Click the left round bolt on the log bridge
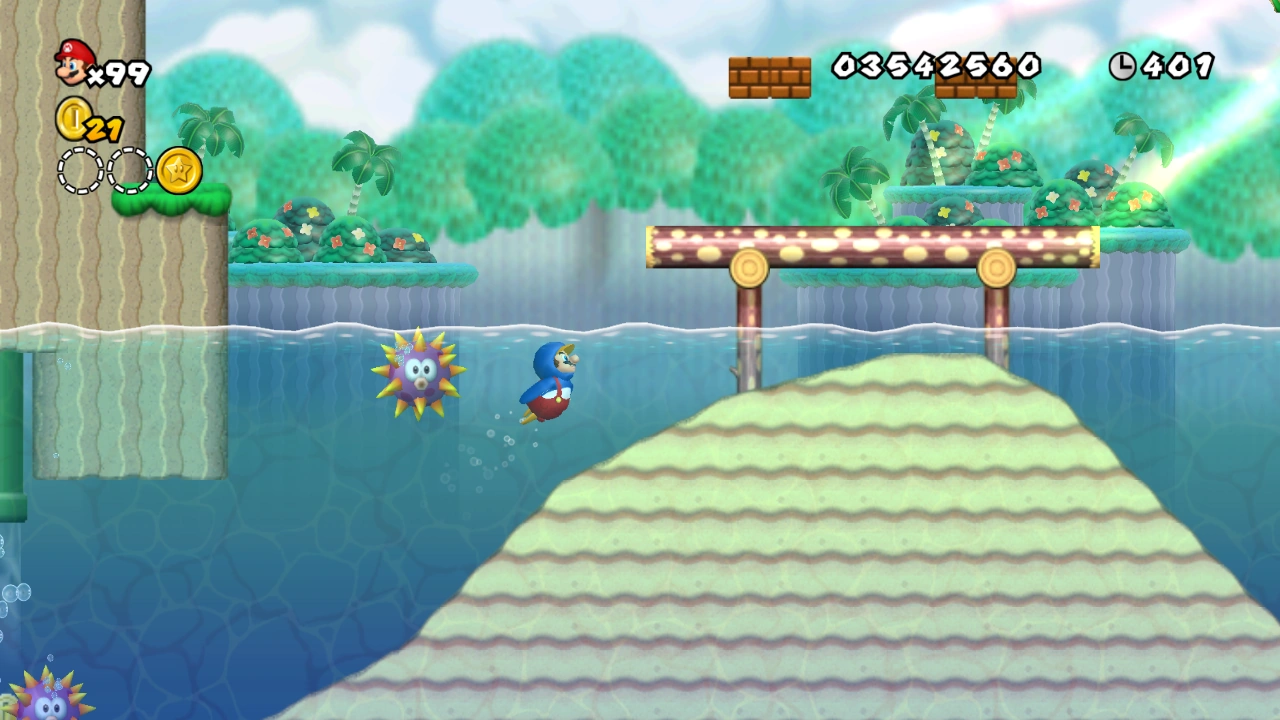The height and width of the screenshot is (720, 1280). point(750,266)
